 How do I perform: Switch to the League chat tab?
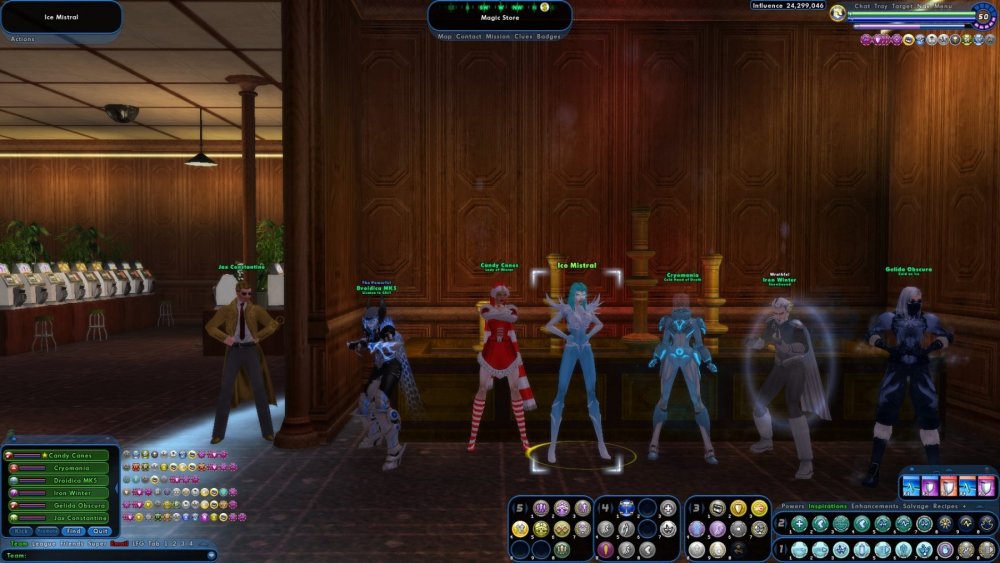tap(43, 543)
